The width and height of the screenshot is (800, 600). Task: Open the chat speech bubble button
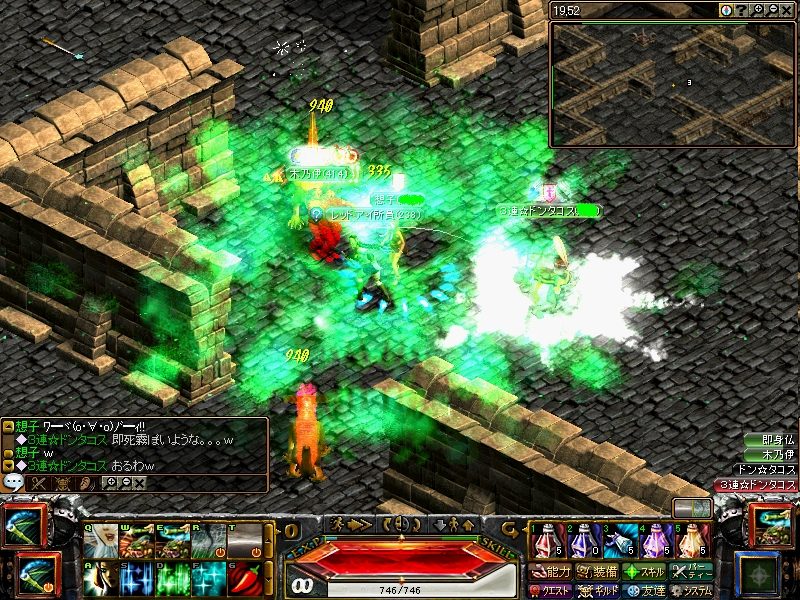pos(14,482)
